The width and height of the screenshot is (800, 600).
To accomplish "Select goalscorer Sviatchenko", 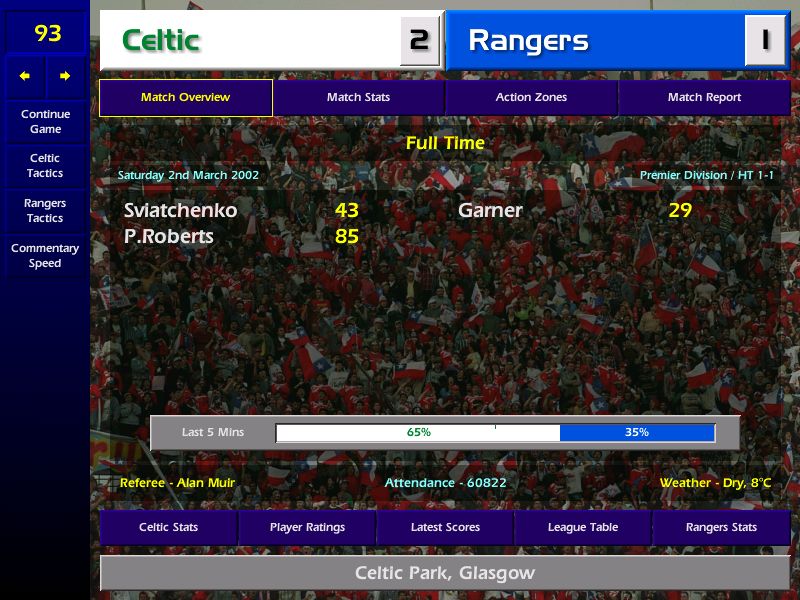I will tap(181, 210).
